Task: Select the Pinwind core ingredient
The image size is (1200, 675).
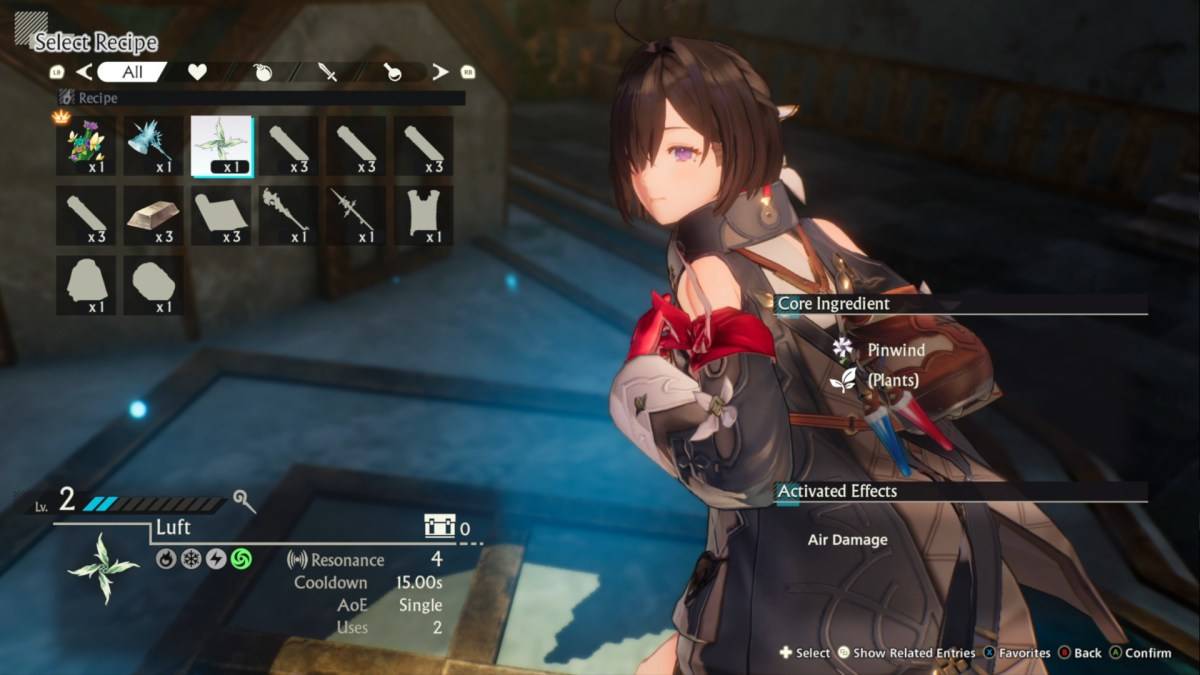Action: point(895,350)
